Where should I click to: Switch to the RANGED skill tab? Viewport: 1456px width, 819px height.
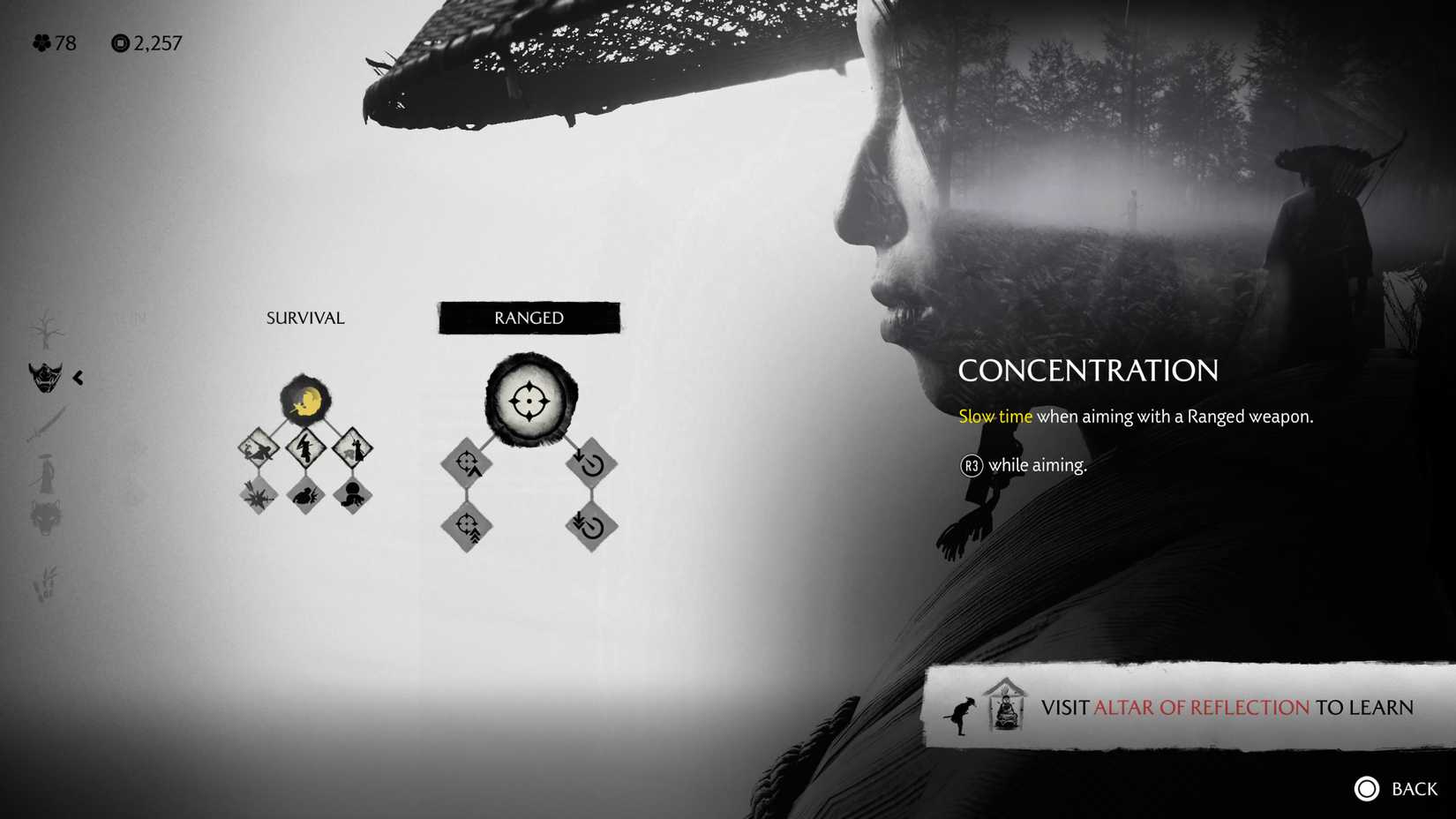click(529, 318)
